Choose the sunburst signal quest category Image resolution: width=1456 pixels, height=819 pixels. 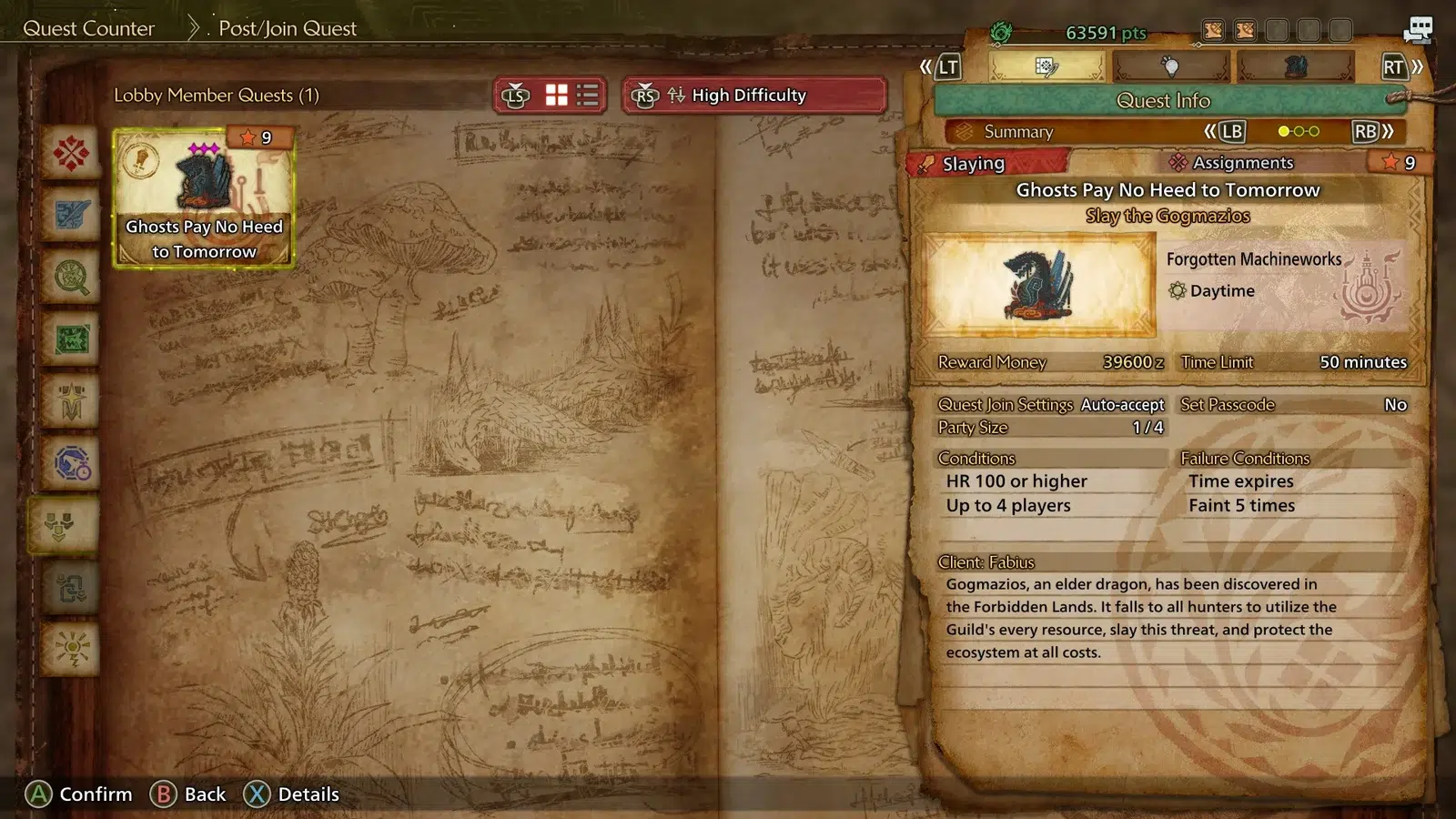coord(71,650)
